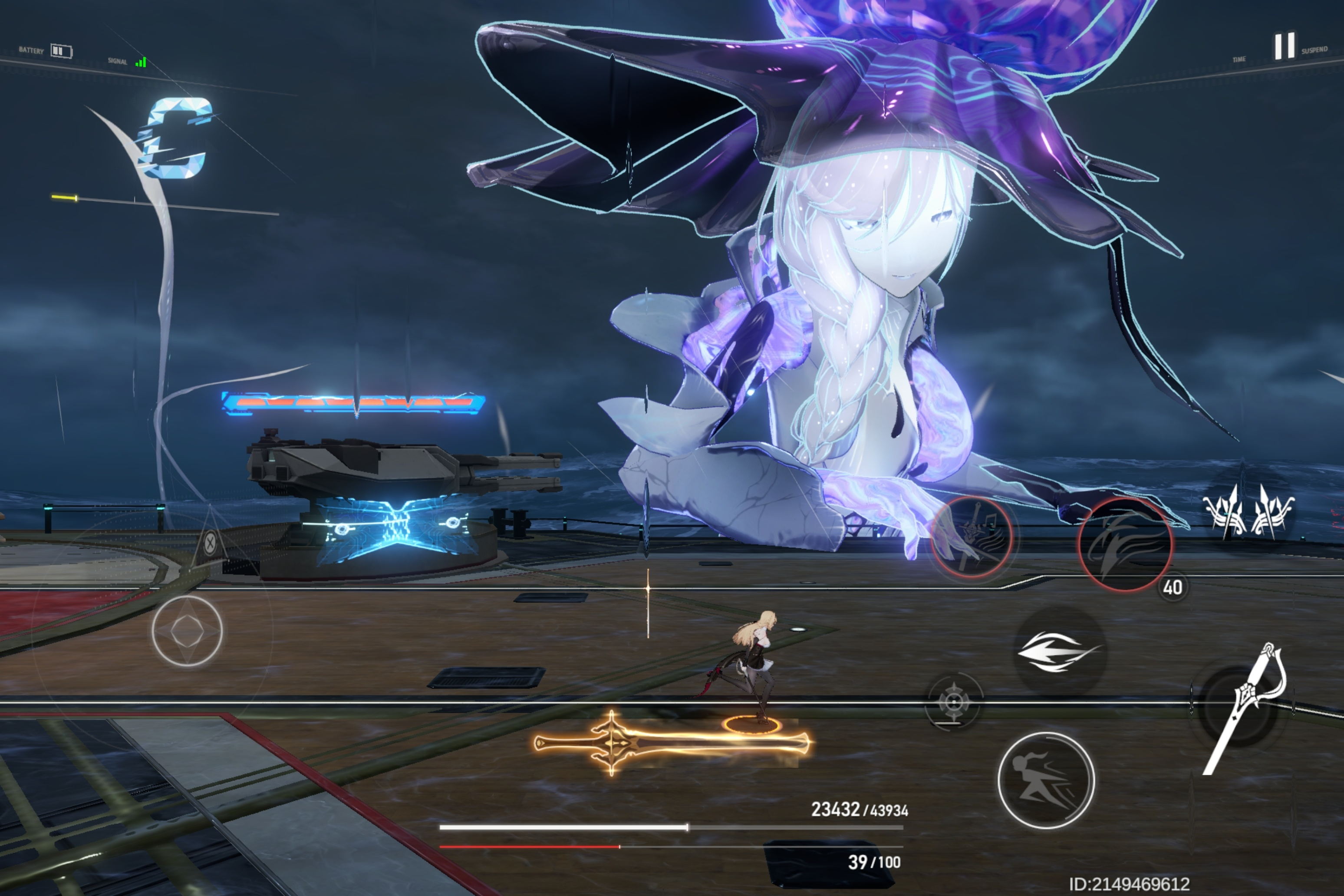
Task: Use the dodge dash running-figure button
Action: [x=1046, y=780]
